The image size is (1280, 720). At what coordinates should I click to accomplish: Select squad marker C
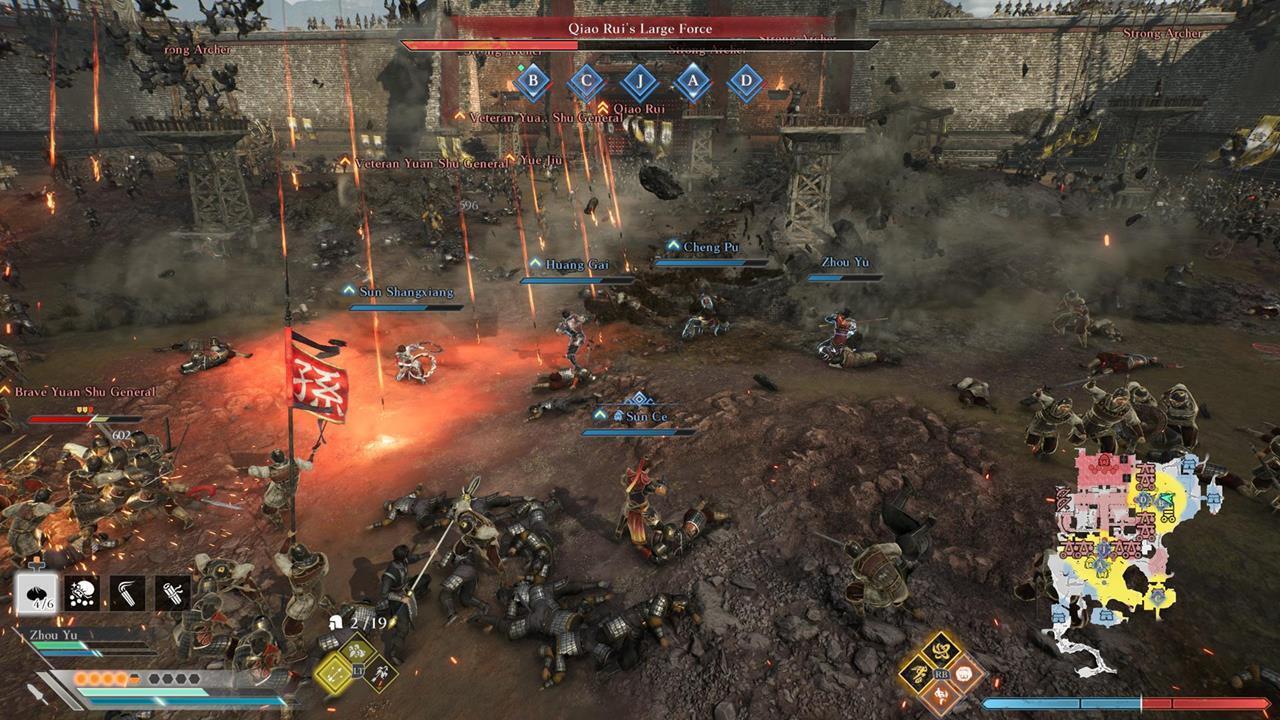click(x=586, y=82)
